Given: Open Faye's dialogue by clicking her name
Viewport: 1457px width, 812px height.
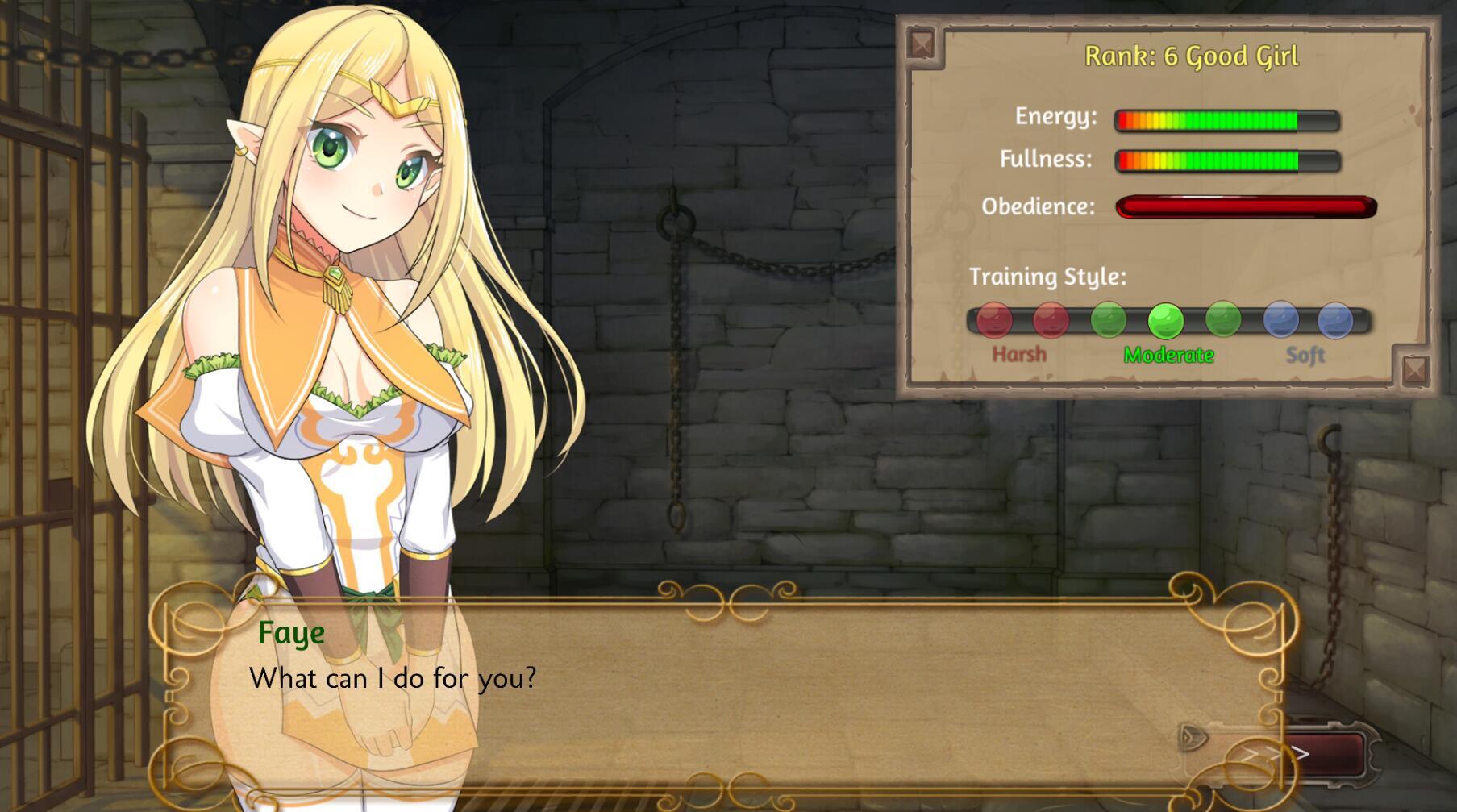Looking at the screenshot, I should [292, 633].
